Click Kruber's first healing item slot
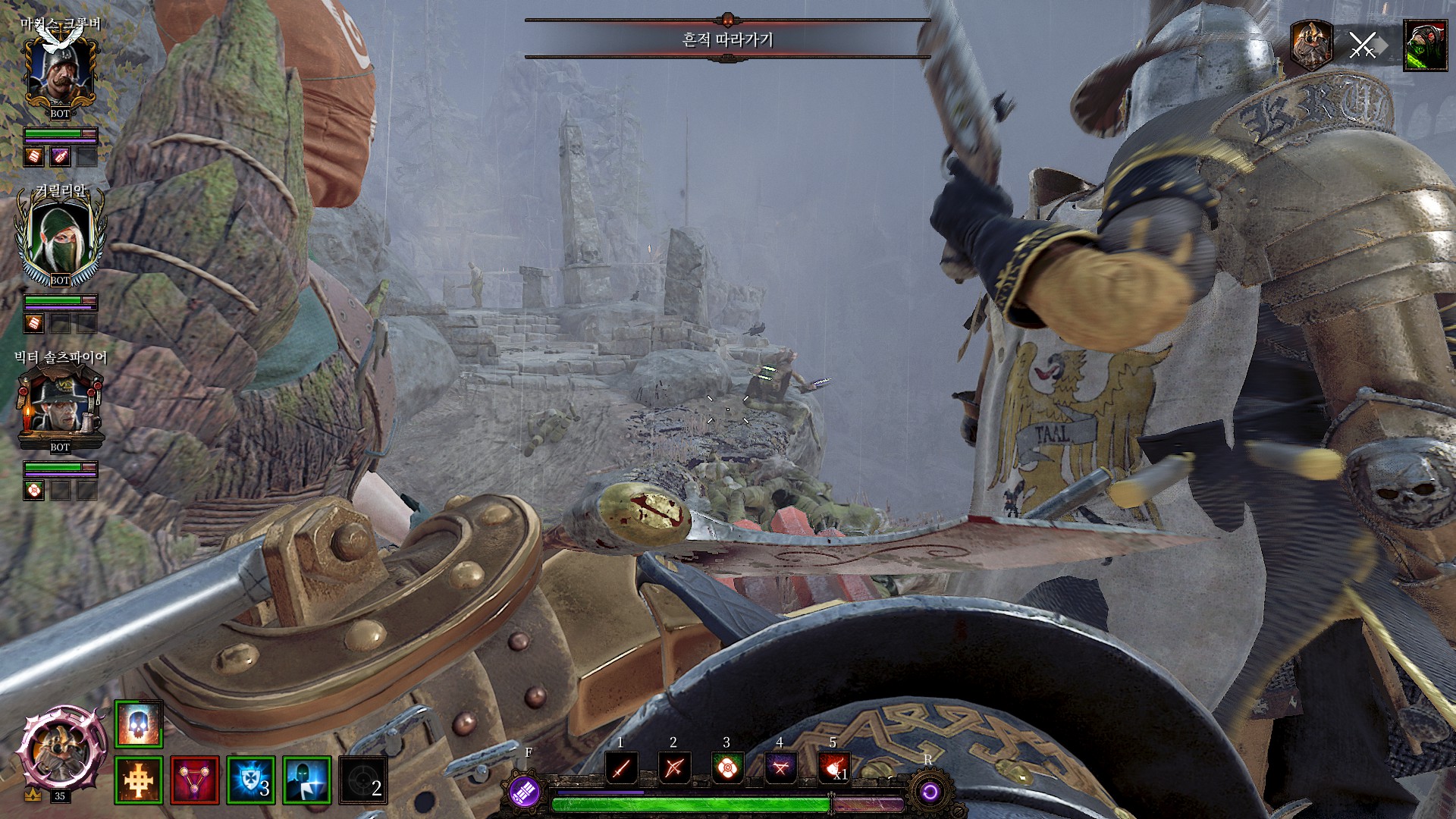The width and height of the screenshot is (1456, 819). pos(33,157)
